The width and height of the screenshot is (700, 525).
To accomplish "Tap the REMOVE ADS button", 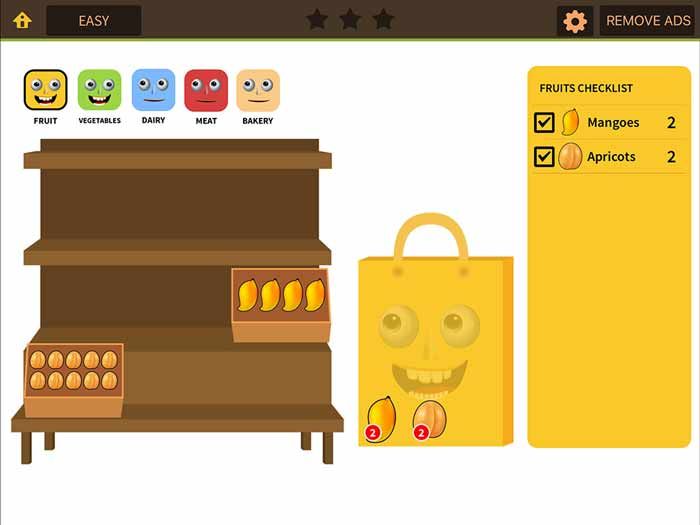I will click(647, 21).
